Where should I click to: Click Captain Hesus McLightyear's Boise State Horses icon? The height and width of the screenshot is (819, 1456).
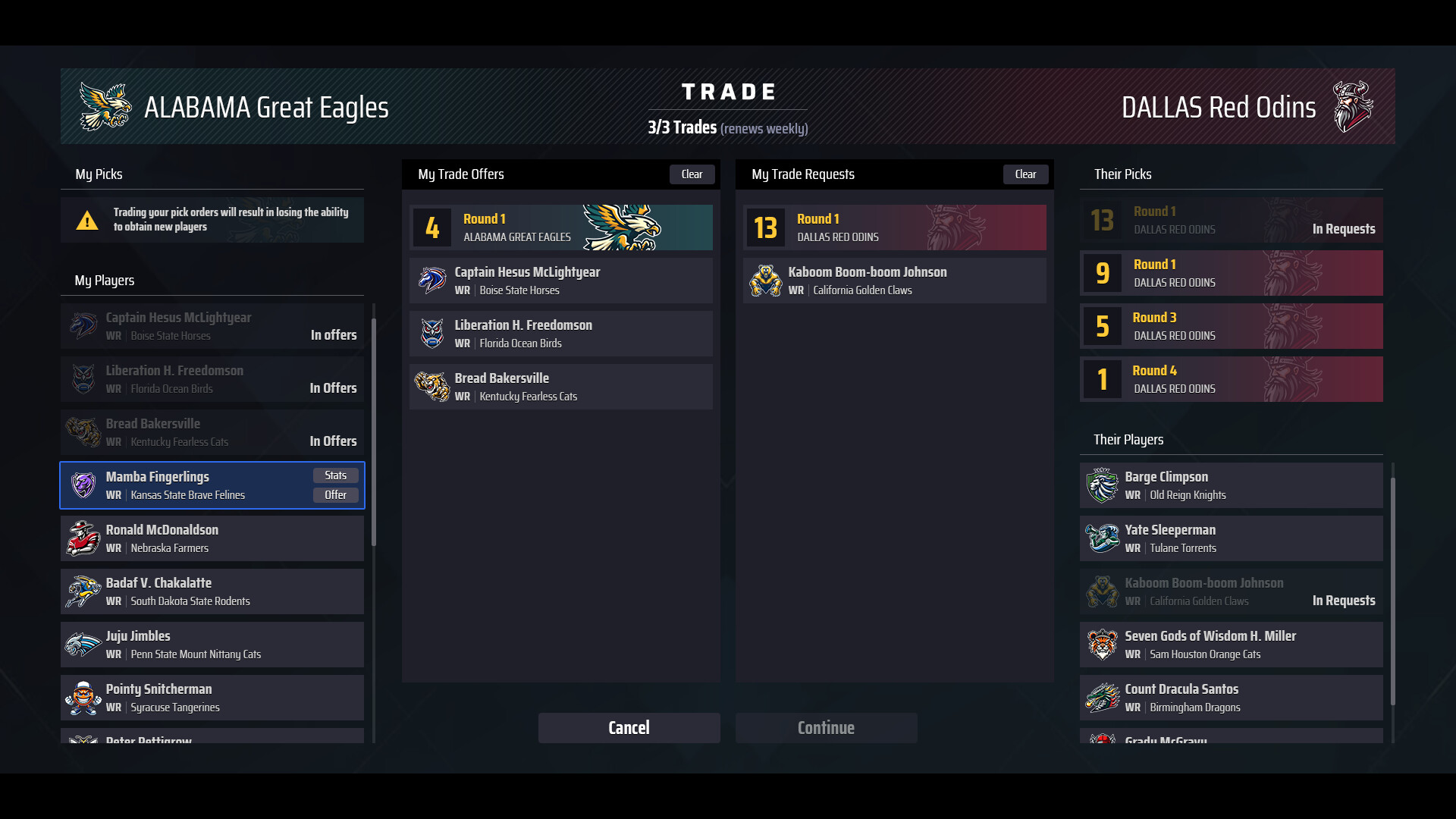click(x=433, y=280)
